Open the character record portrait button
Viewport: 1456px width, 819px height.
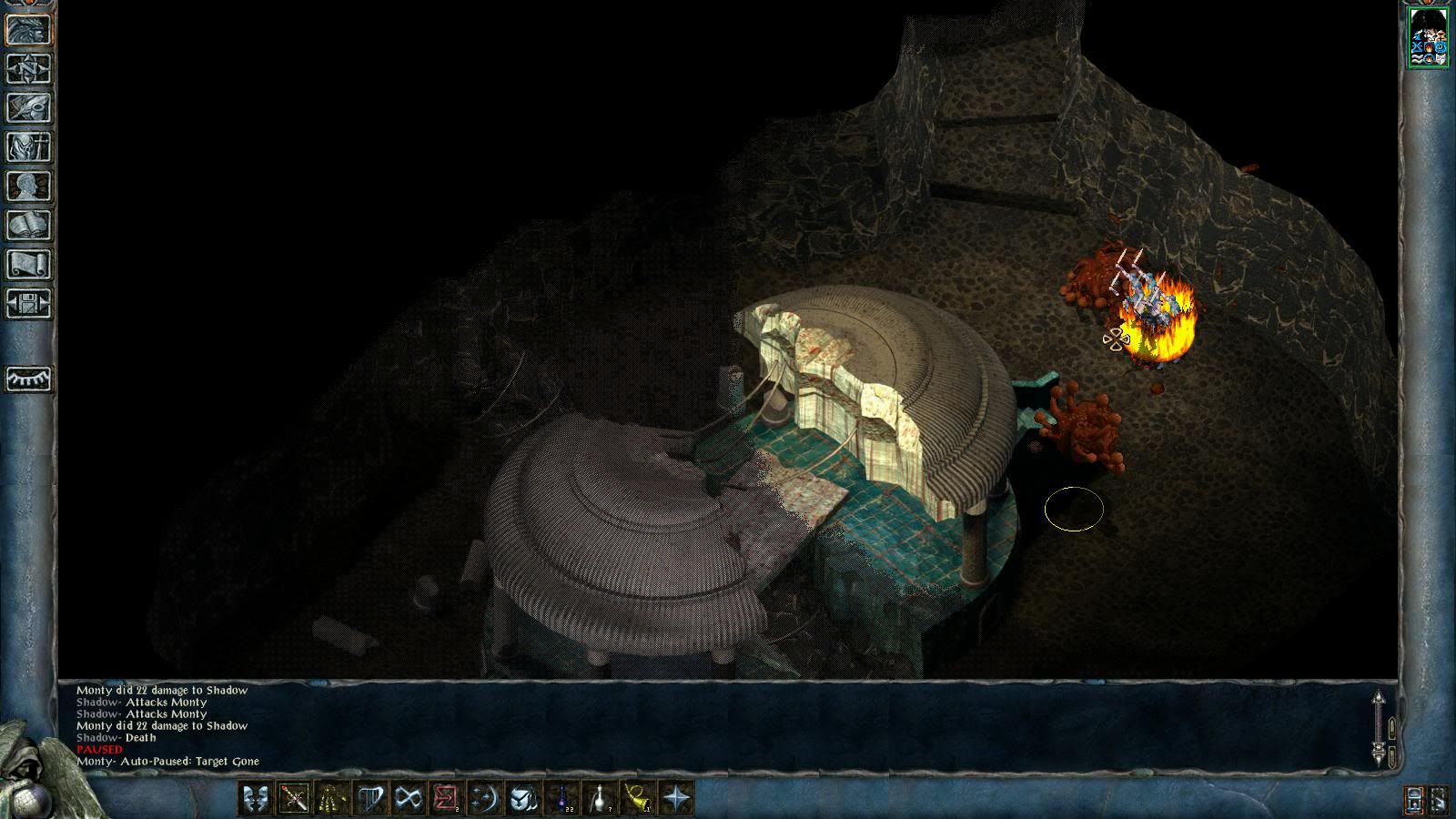(x=29, y=30)
